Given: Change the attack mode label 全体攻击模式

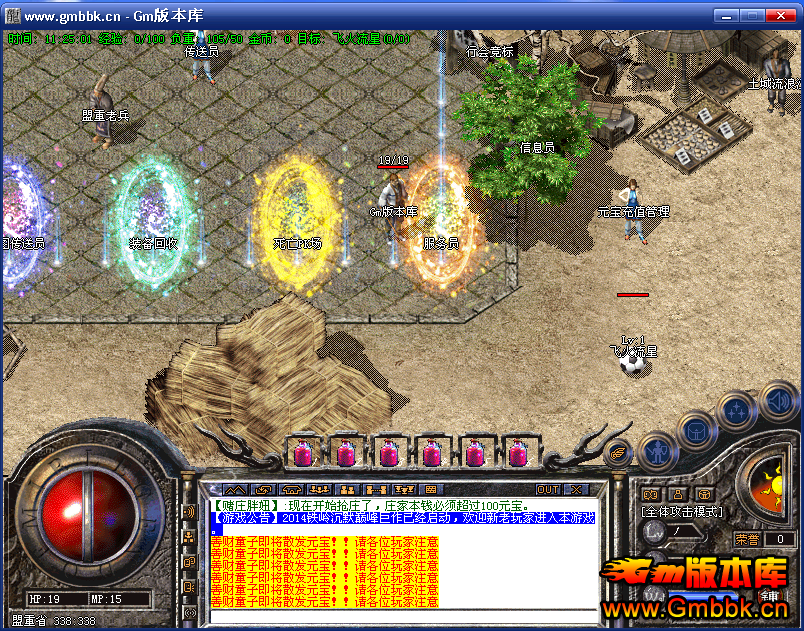Looking at the screenshot, I should [681, 511].
